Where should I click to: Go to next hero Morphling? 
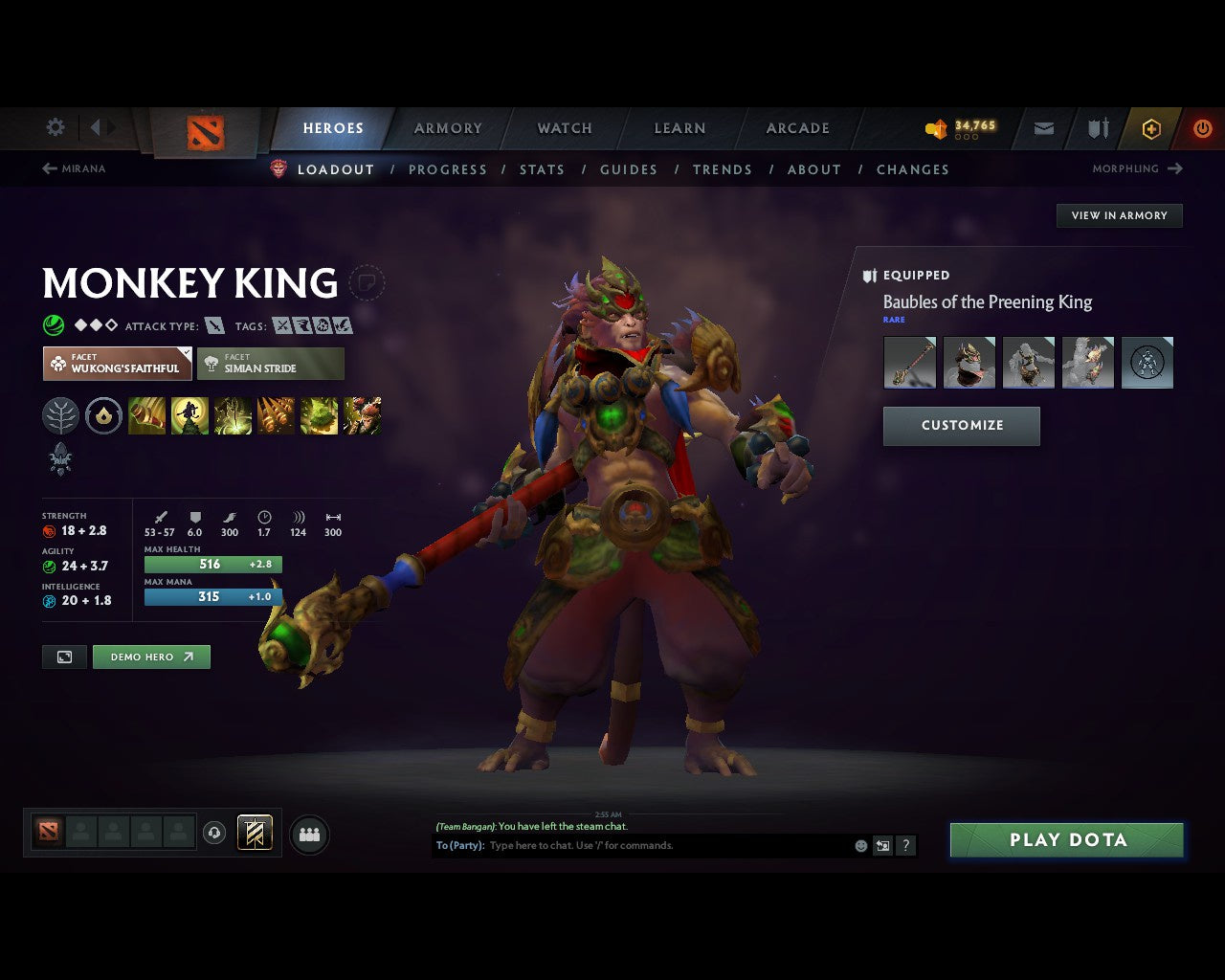(1137, 168)
